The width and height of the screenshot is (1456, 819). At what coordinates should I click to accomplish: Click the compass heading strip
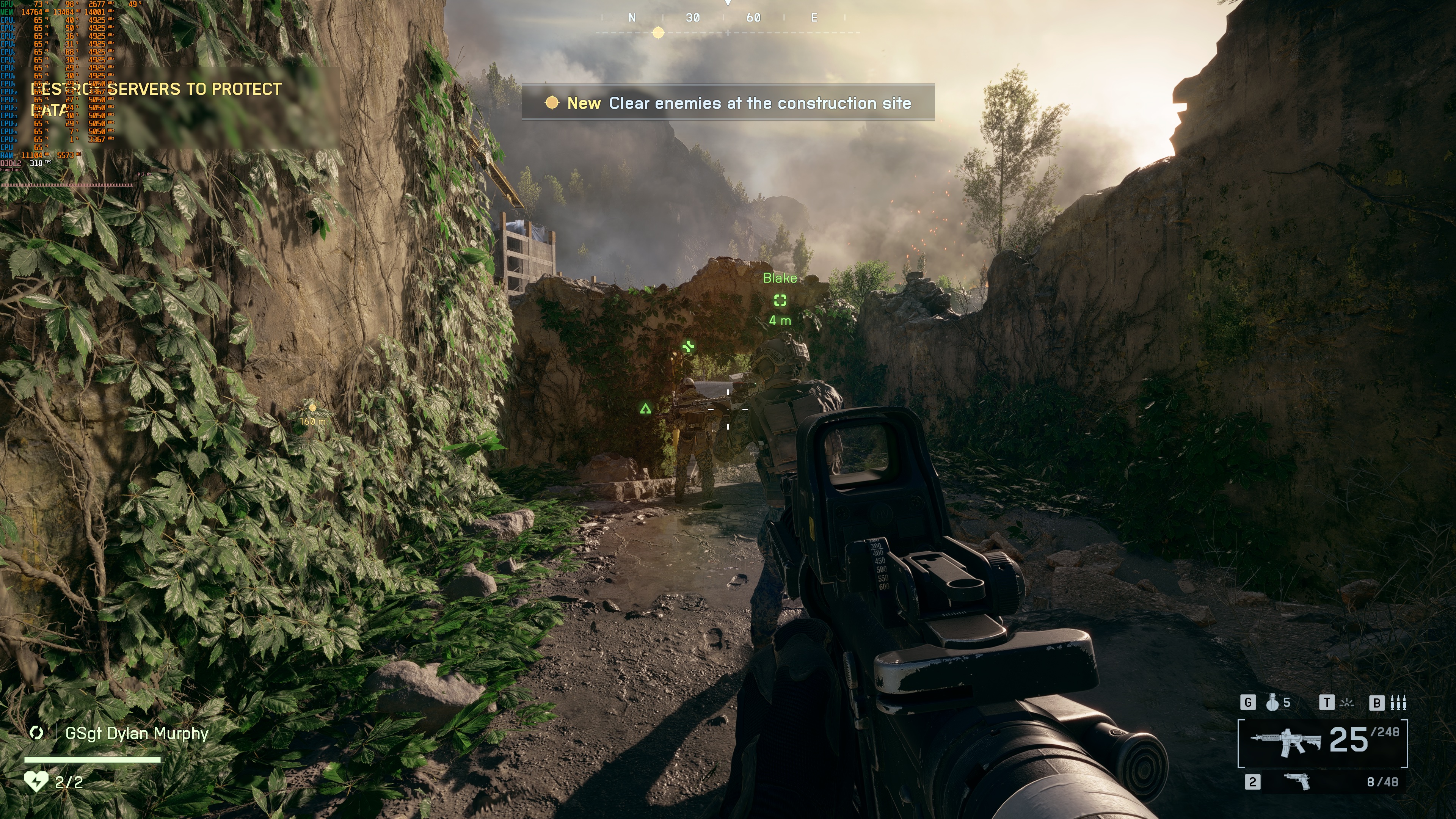tap(728, 18)
